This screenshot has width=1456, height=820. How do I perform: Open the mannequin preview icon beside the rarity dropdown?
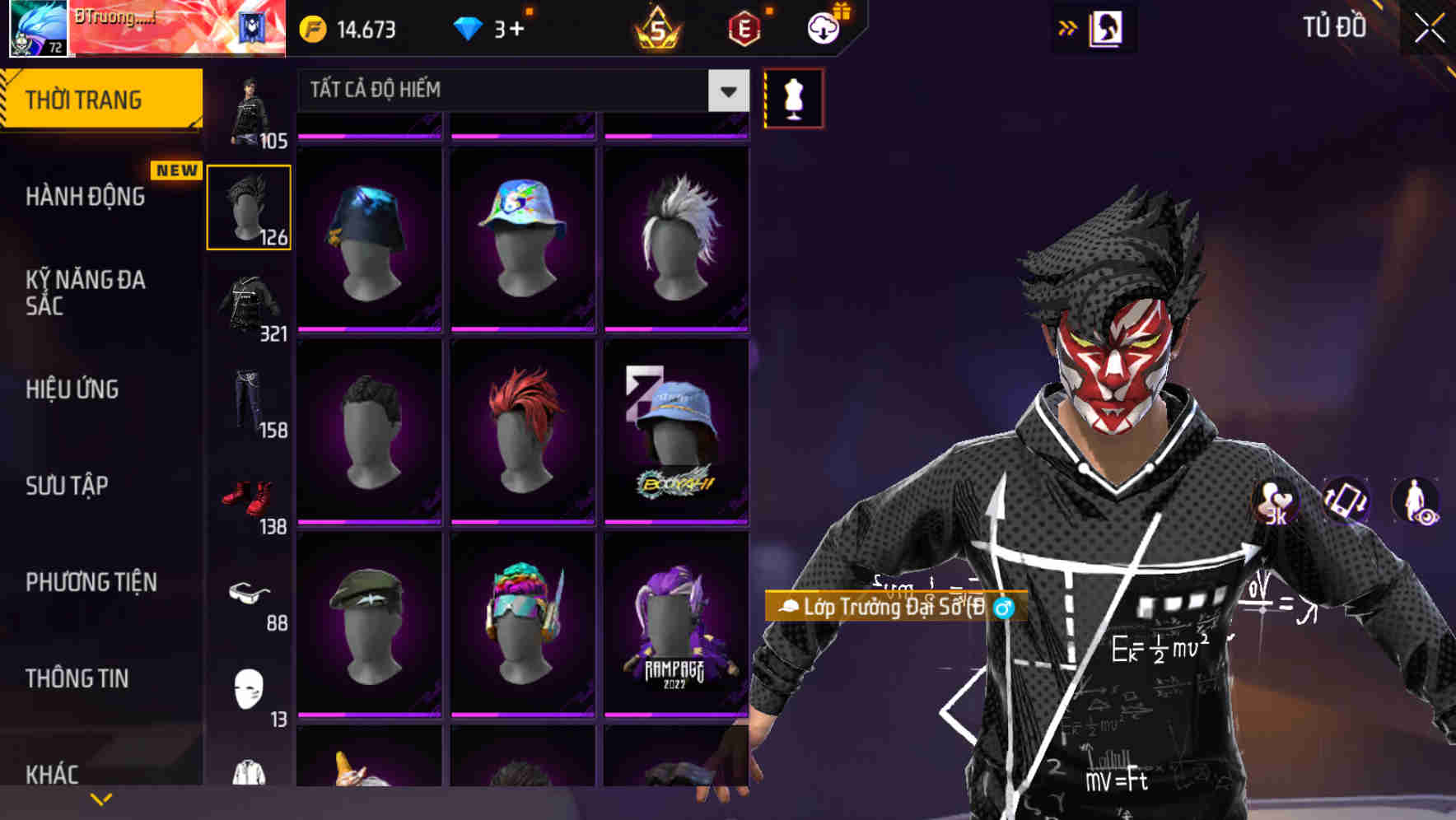(793, 97)
